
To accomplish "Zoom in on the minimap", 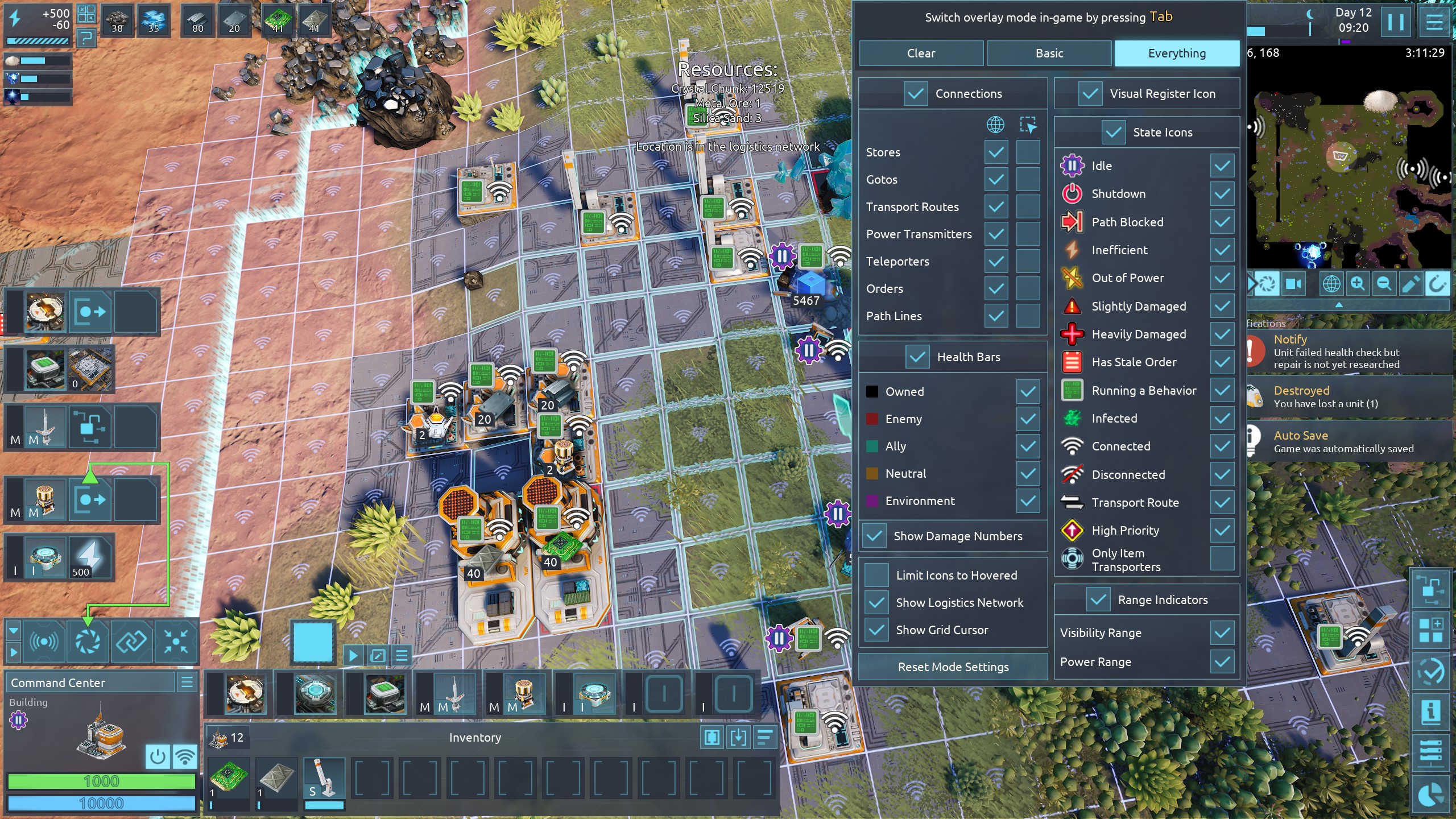I will (1358, 283).
